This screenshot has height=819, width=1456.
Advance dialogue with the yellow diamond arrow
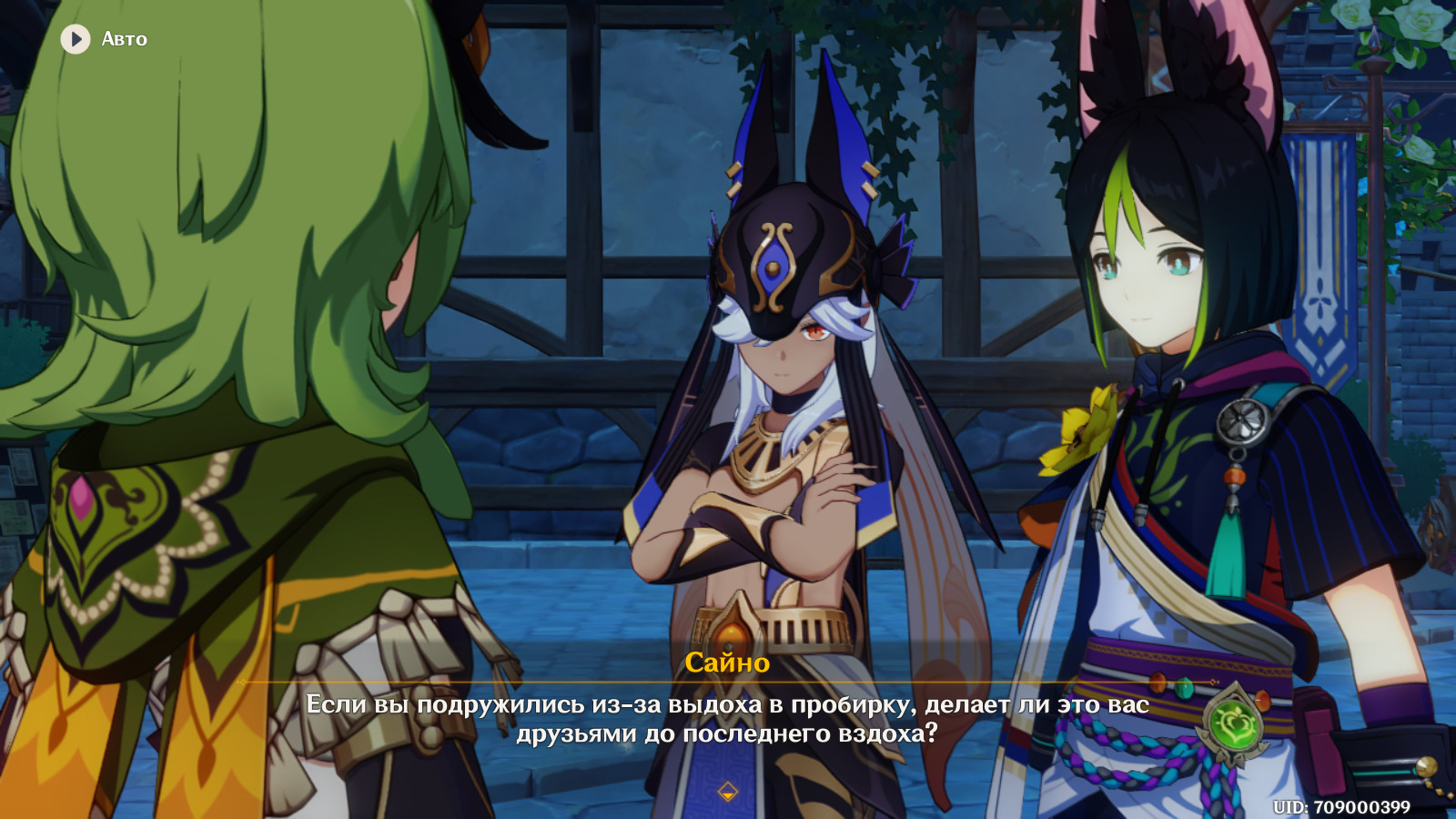[x=727, y=792]
